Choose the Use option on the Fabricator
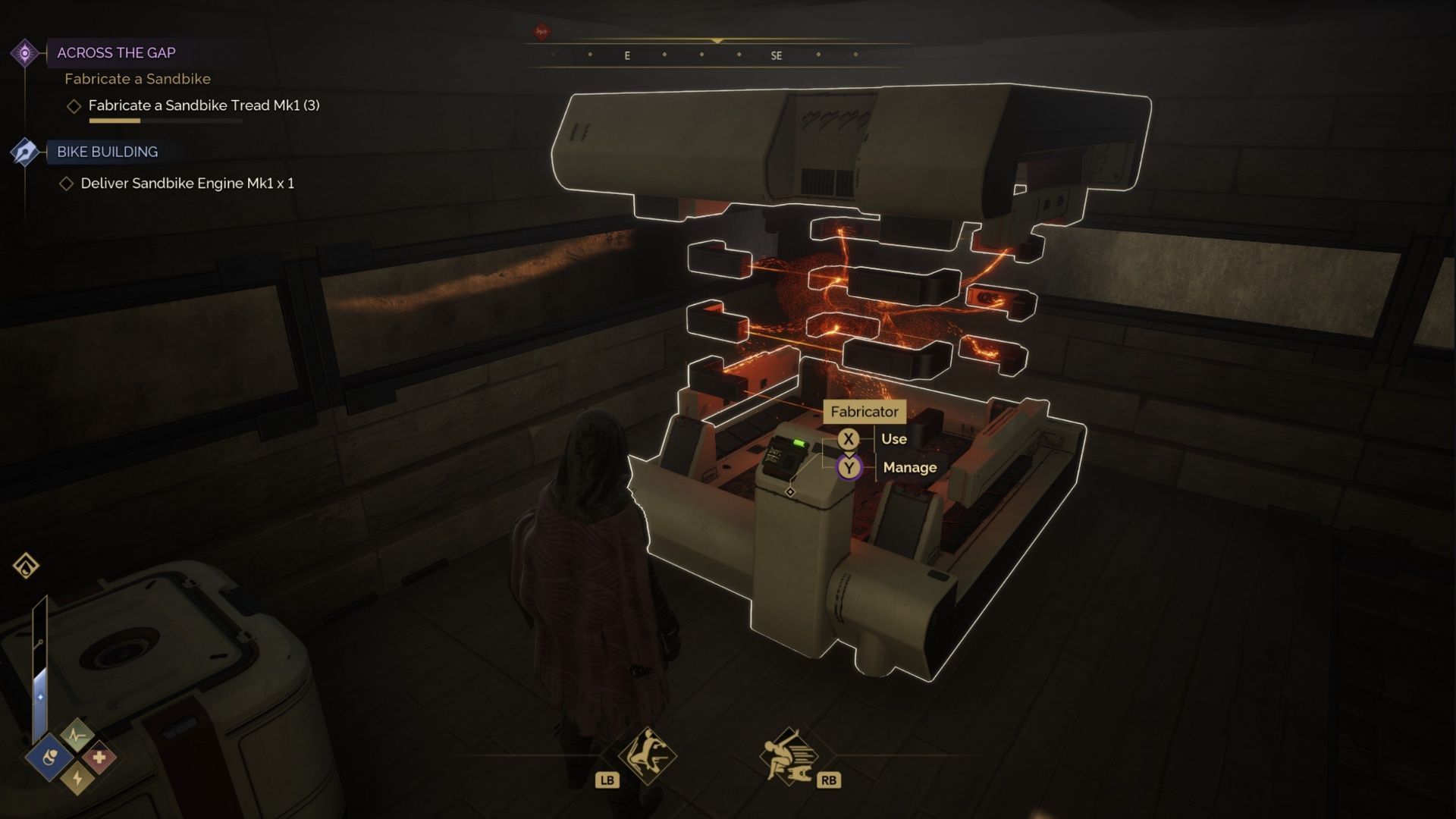 [893, 438]
